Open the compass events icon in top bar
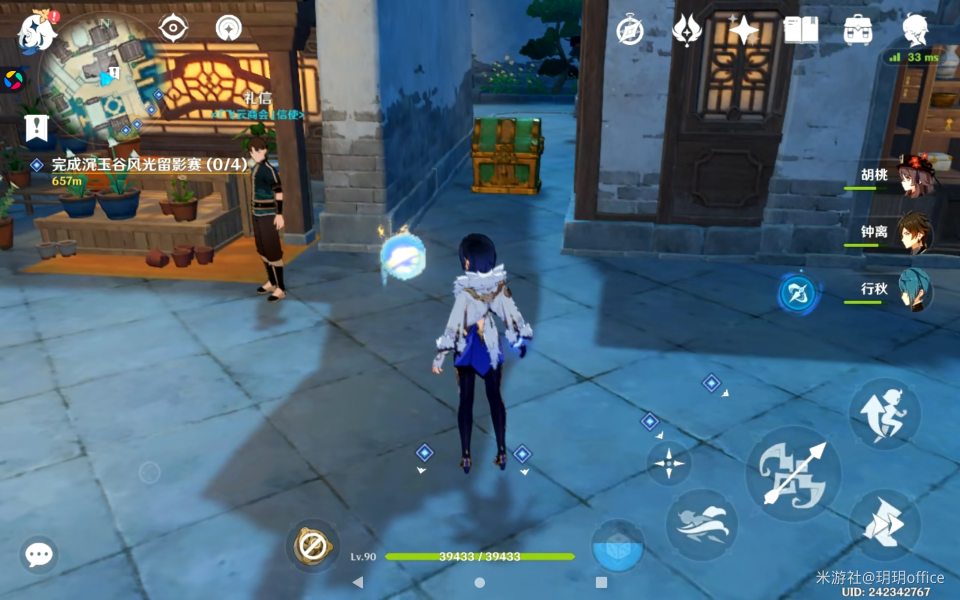960x600 pixels. pos(629,31)
